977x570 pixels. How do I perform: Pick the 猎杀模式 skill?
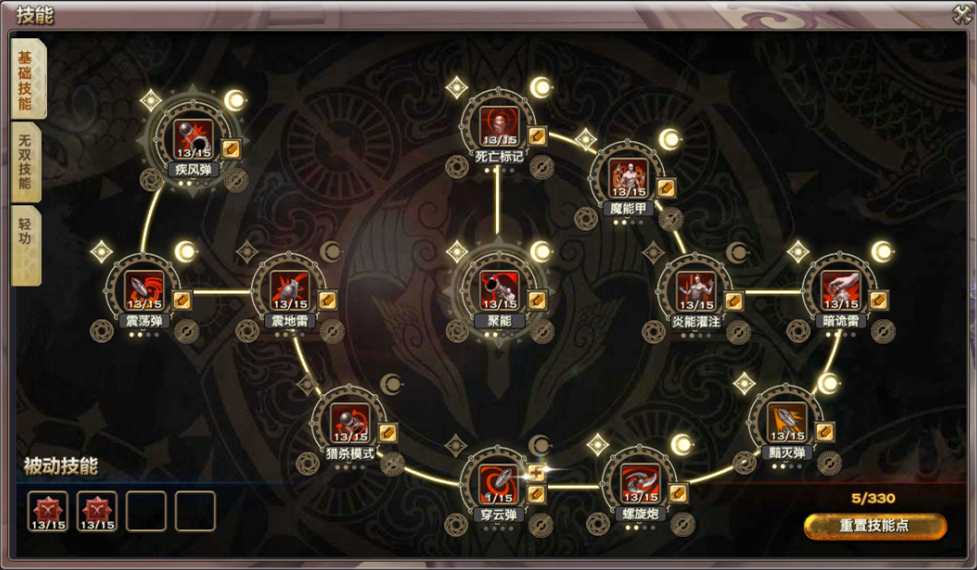tap(350, 424)
